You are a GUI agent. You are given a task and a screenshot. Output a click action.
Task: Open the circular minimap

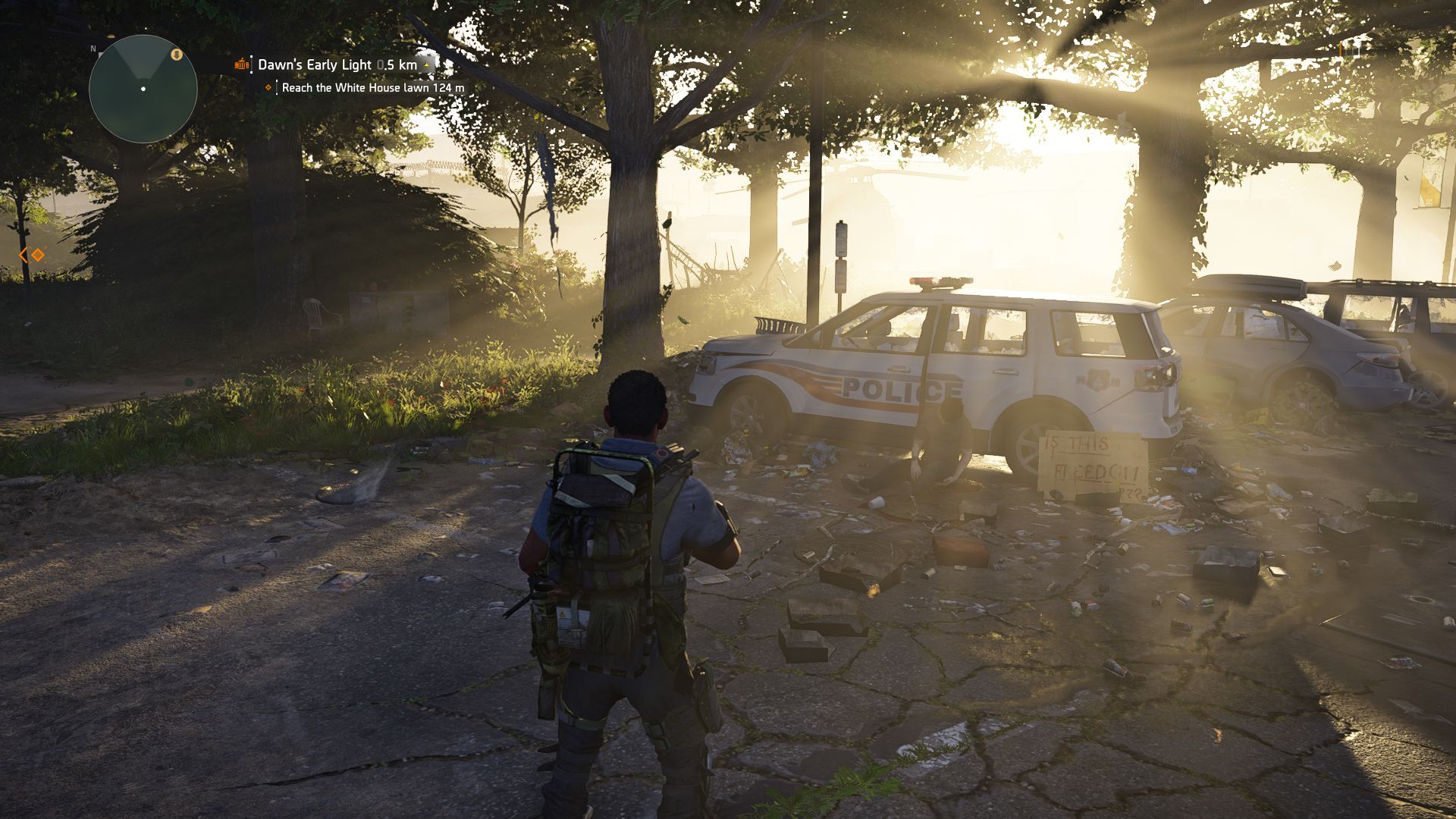click(143, 89)
